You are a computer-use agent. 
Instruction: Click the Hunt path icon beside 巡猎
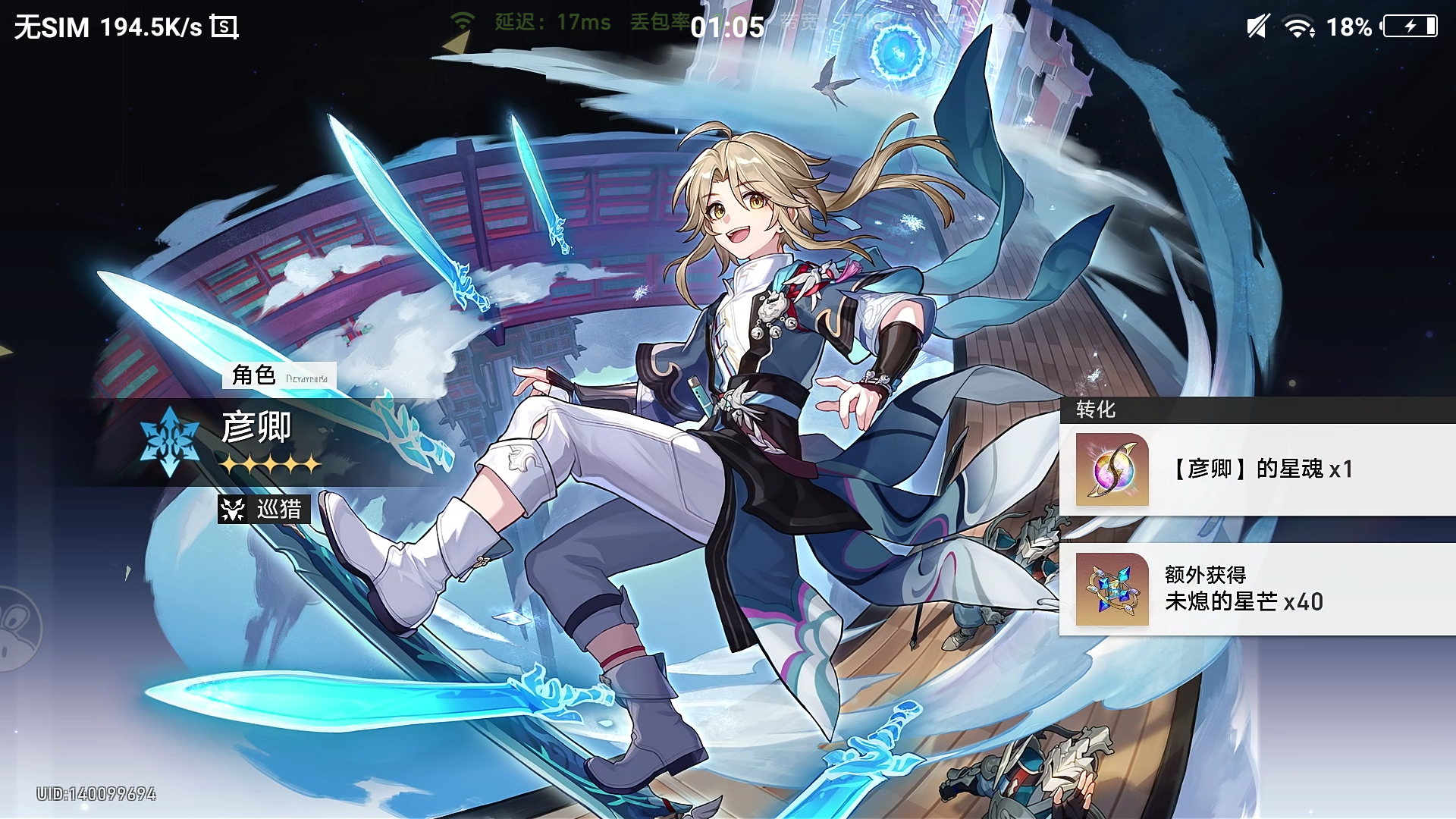233,510
